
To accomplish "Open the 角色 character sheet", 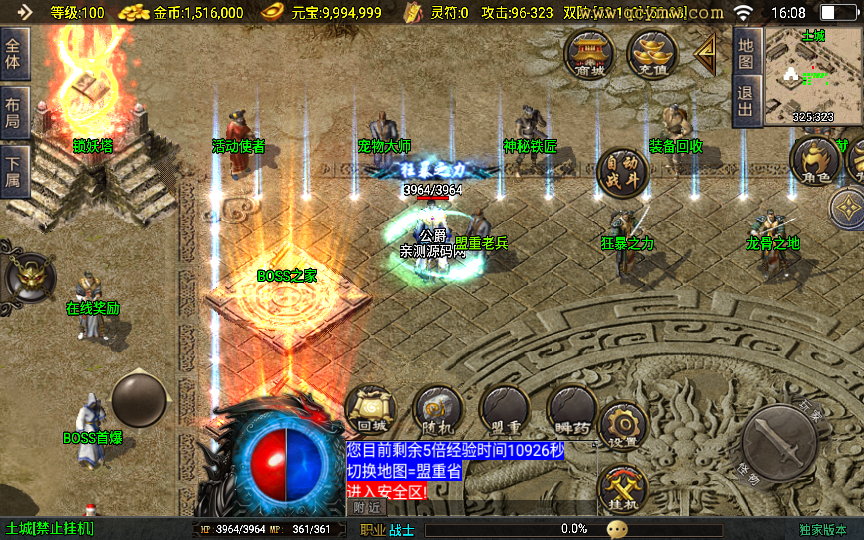I will (x=815, y=162).
